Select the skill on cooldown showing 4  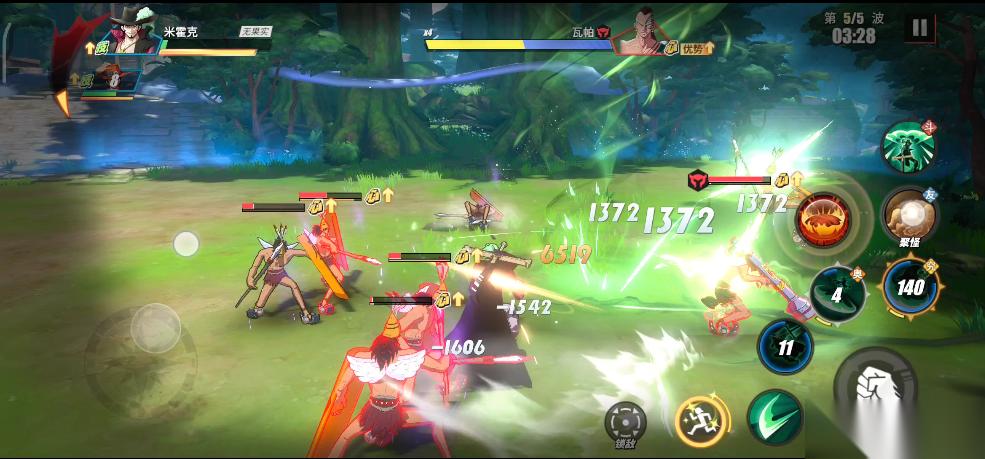pyautogui.click(x=838, y=294)
